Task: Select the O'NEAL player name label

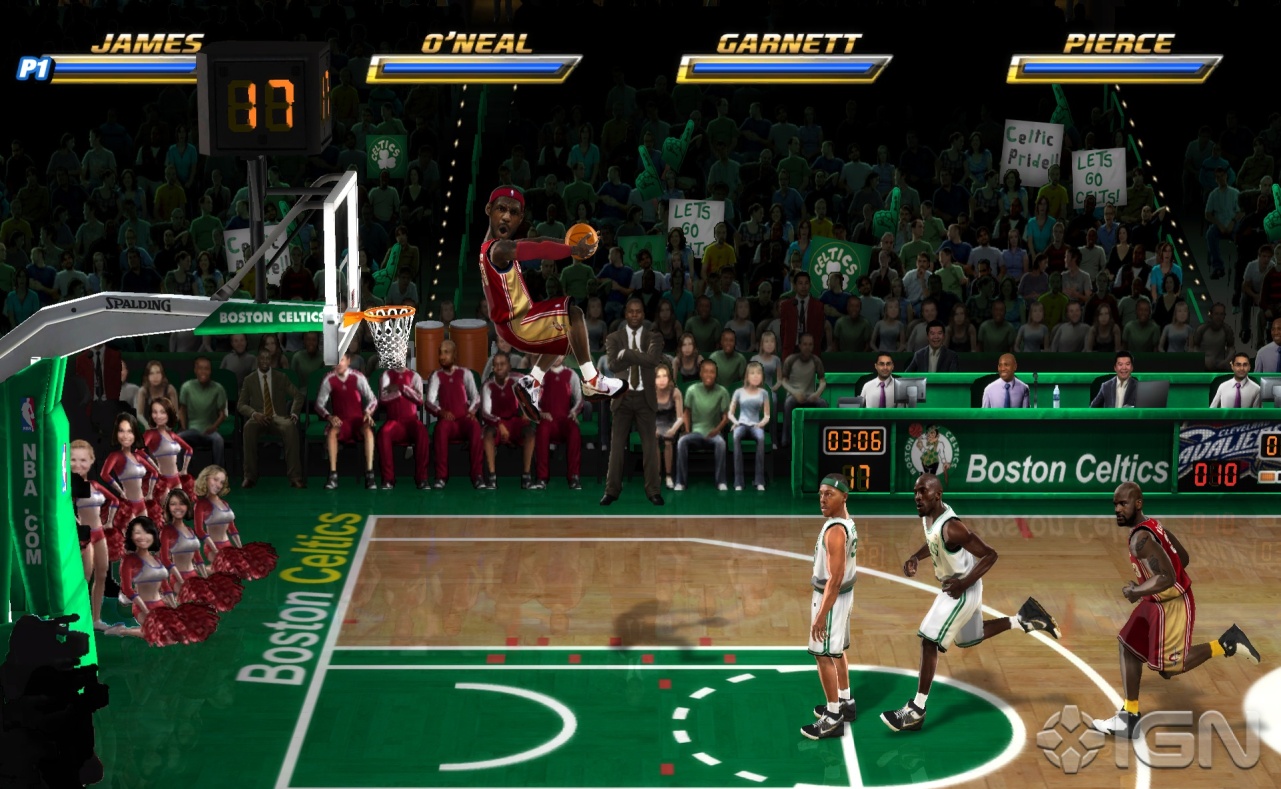Action: (476, 43)
